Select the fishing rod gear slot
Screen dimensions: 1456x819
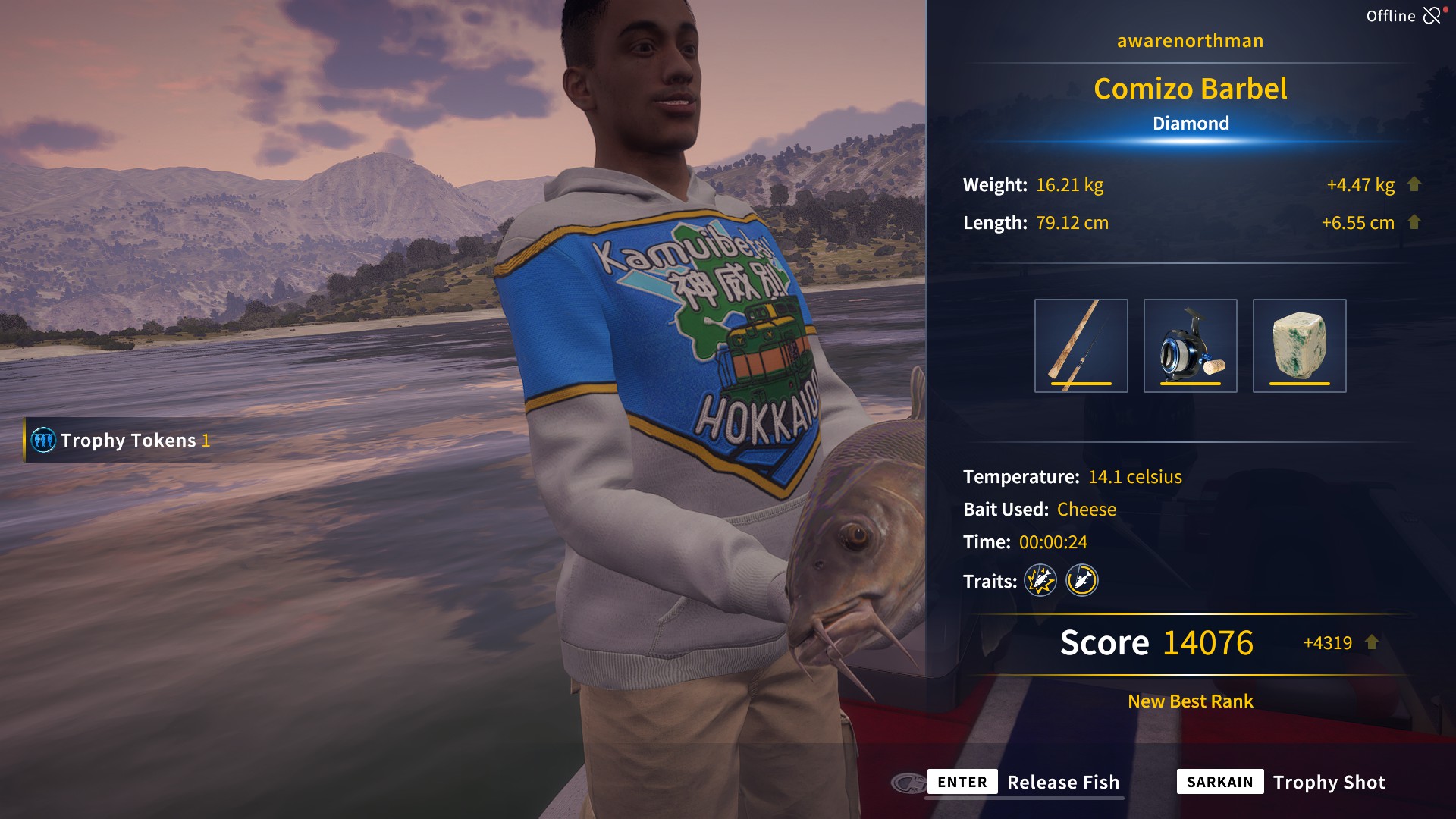[1081, 346]
